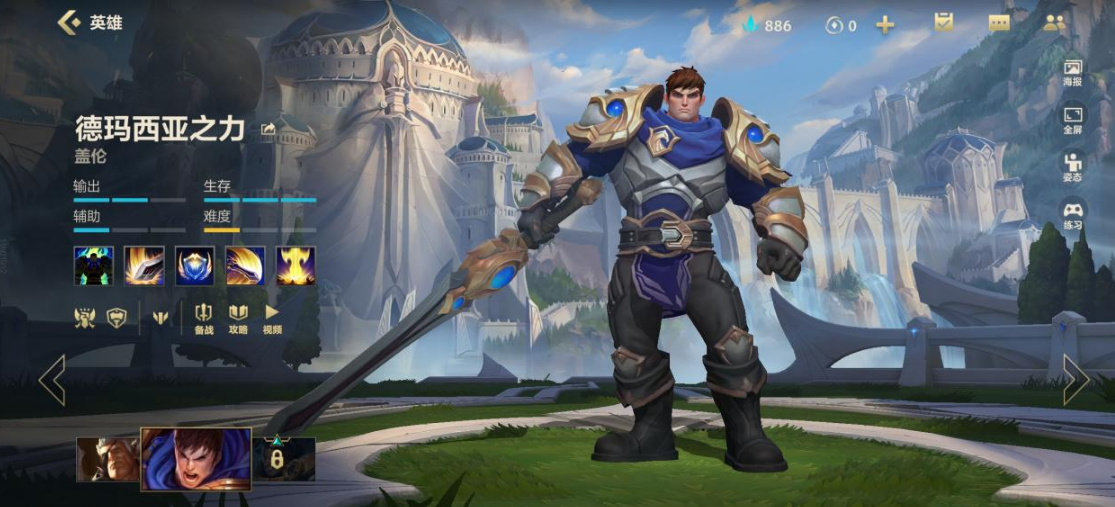Show the next hero with right arrow
The height and width of the screenshot is (507, 1115).
pos(1075,379)
